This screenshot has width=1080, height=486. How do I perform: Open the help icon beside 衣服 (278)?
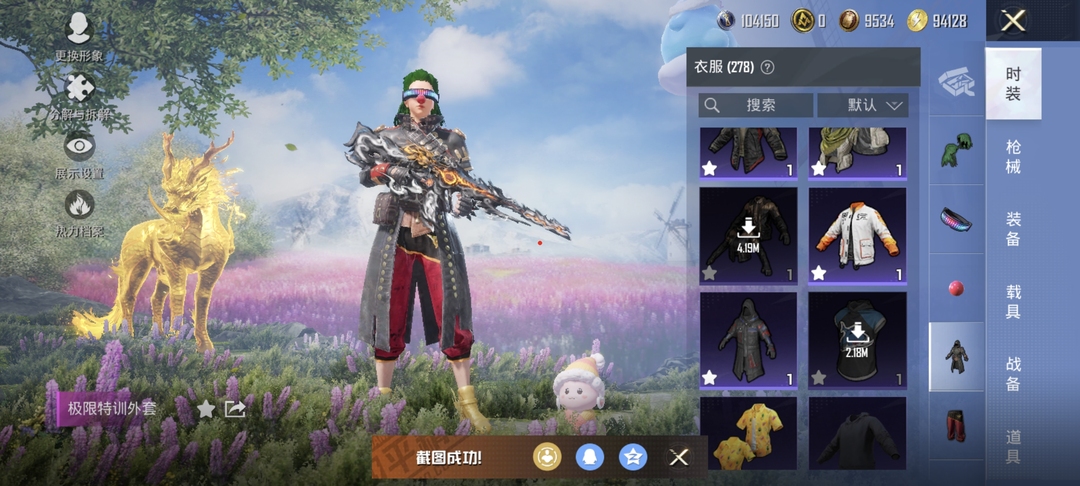coord(768,68)
